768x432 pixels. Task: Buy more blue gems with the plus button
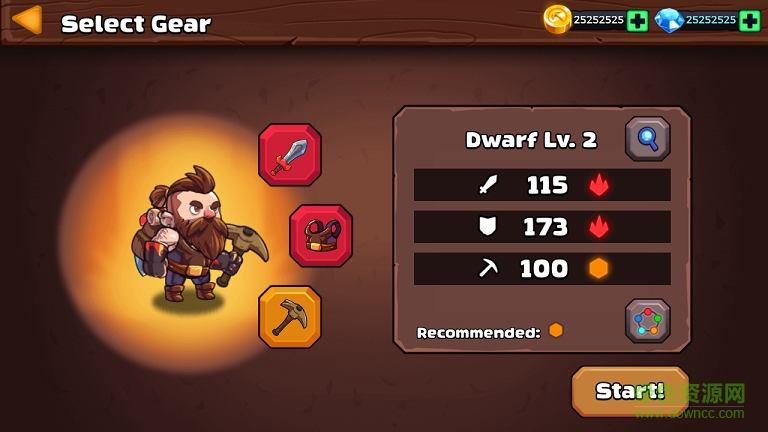click(750, 20)
